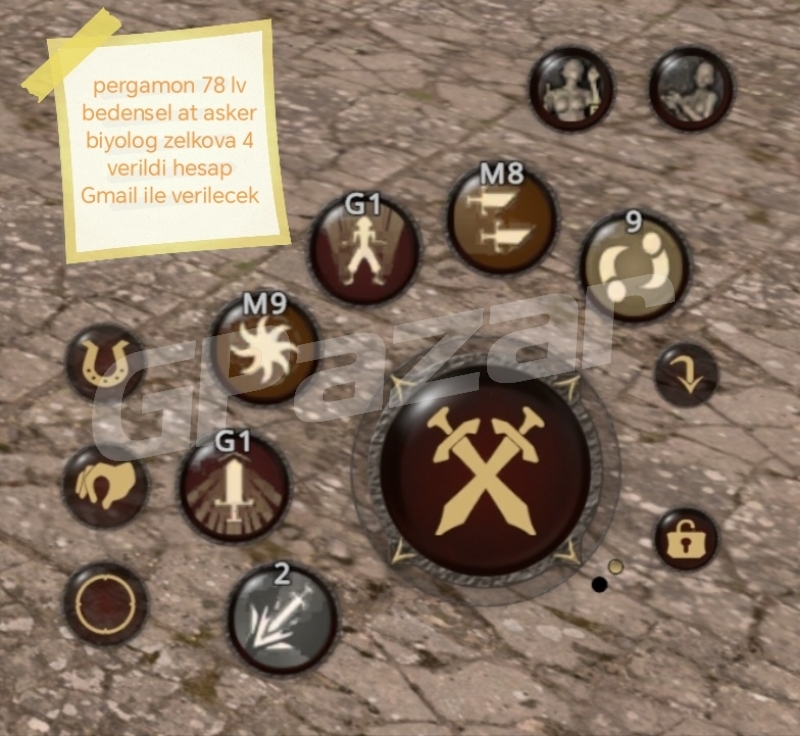Tap the curved down arrow button
Image resolution: width=800 pixels, height=736 pixels.
(686, 375)
